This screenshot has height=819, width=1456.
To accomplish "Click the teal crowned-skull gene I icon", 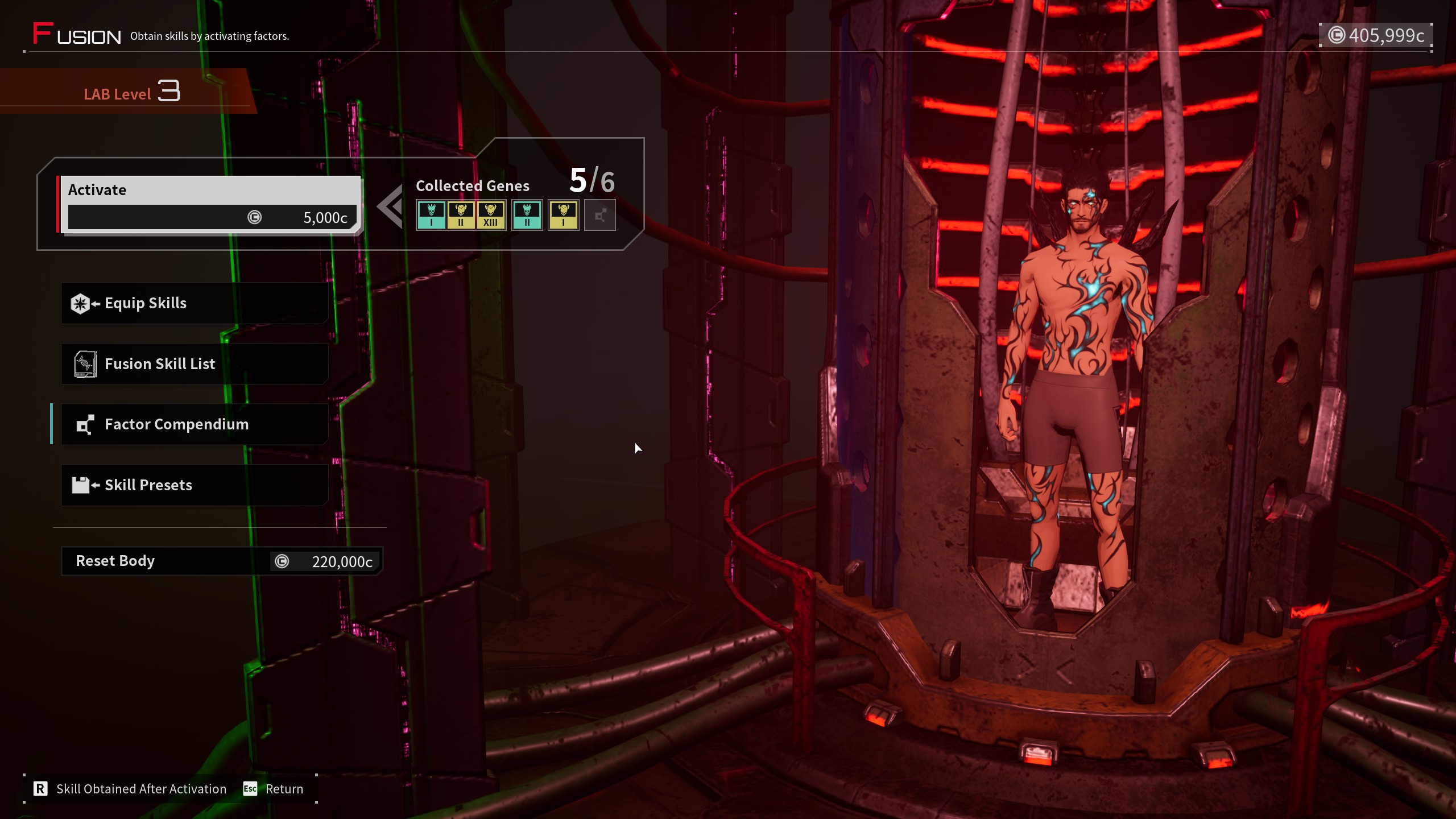I will click(432, 215).
